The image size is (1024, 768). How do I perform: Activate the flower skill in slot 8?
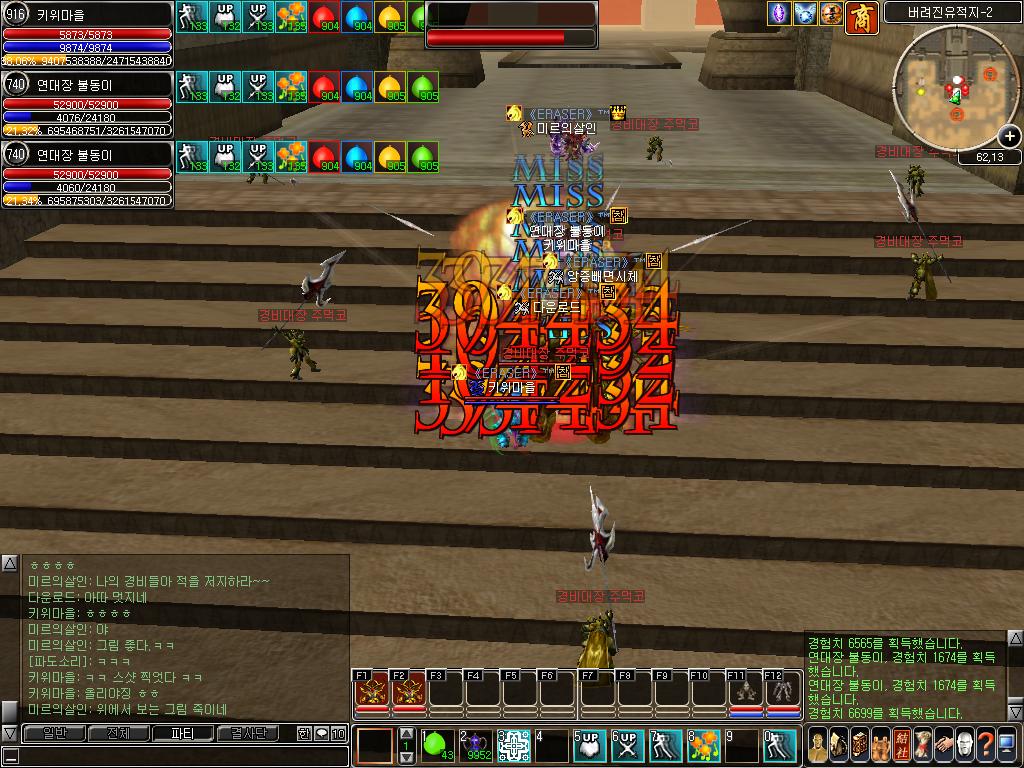(x=705, y=745)
